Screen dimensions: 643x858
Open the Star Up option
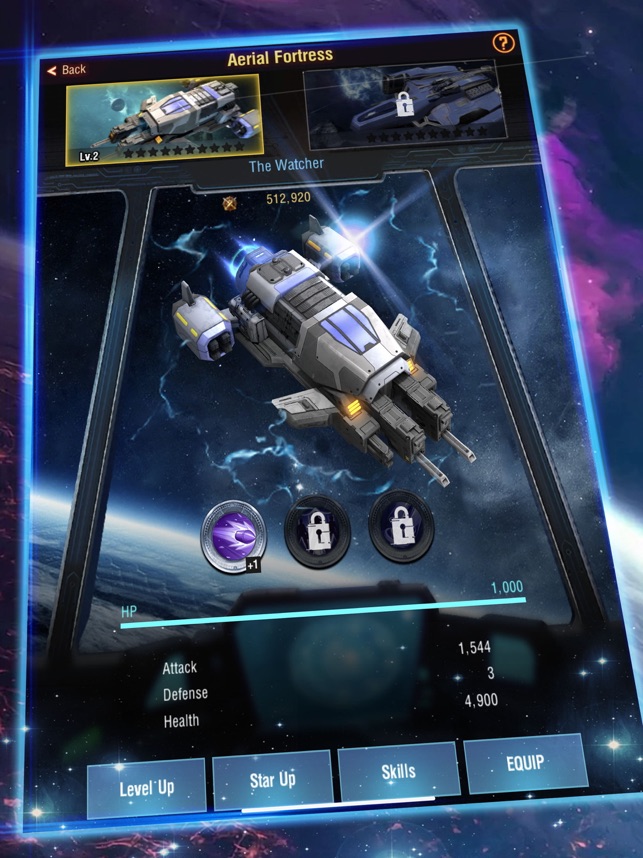[x=272, y=779]
